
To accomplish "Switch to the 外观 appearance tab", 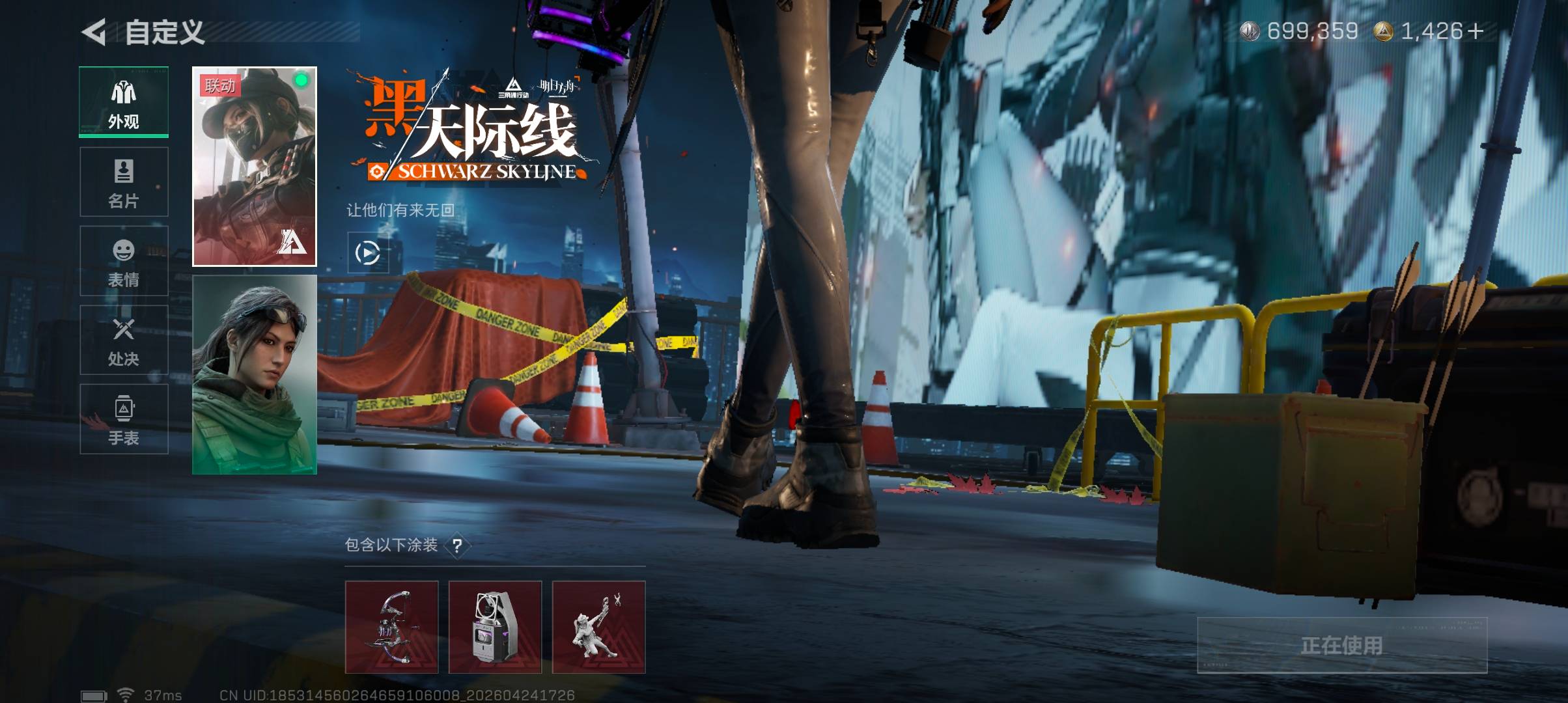I will pyautogui.click(x=124, y=102).
